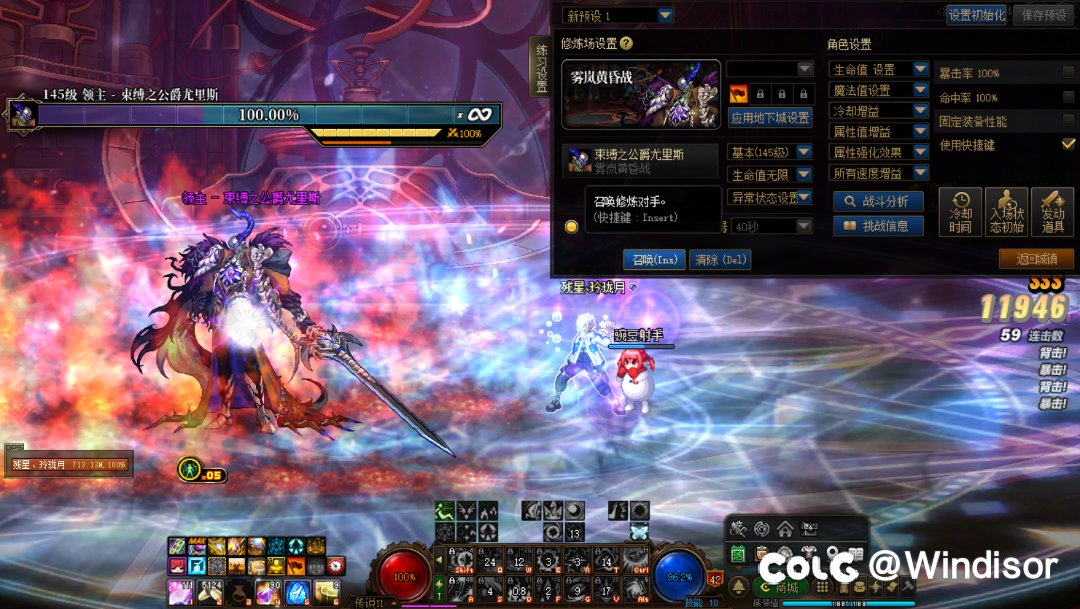Uncheck the 使用快捷键 checkbox
Viewport: 1080px width, 609px height.
1069,144
